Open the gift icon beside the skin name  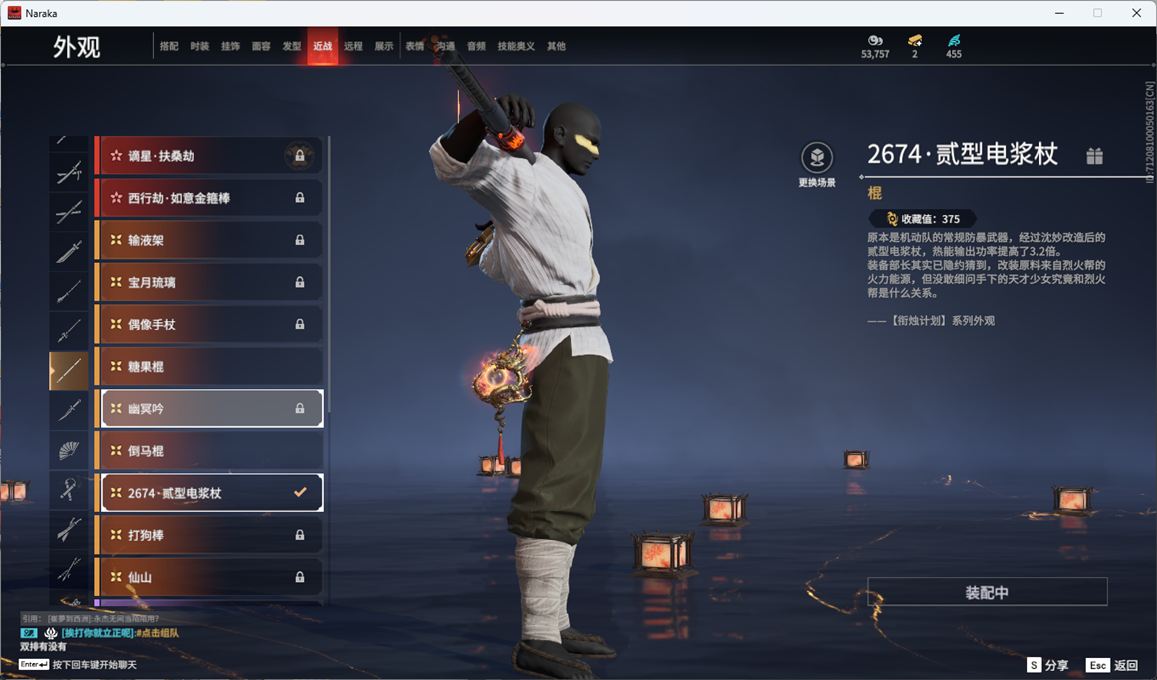click(1095, 155)
